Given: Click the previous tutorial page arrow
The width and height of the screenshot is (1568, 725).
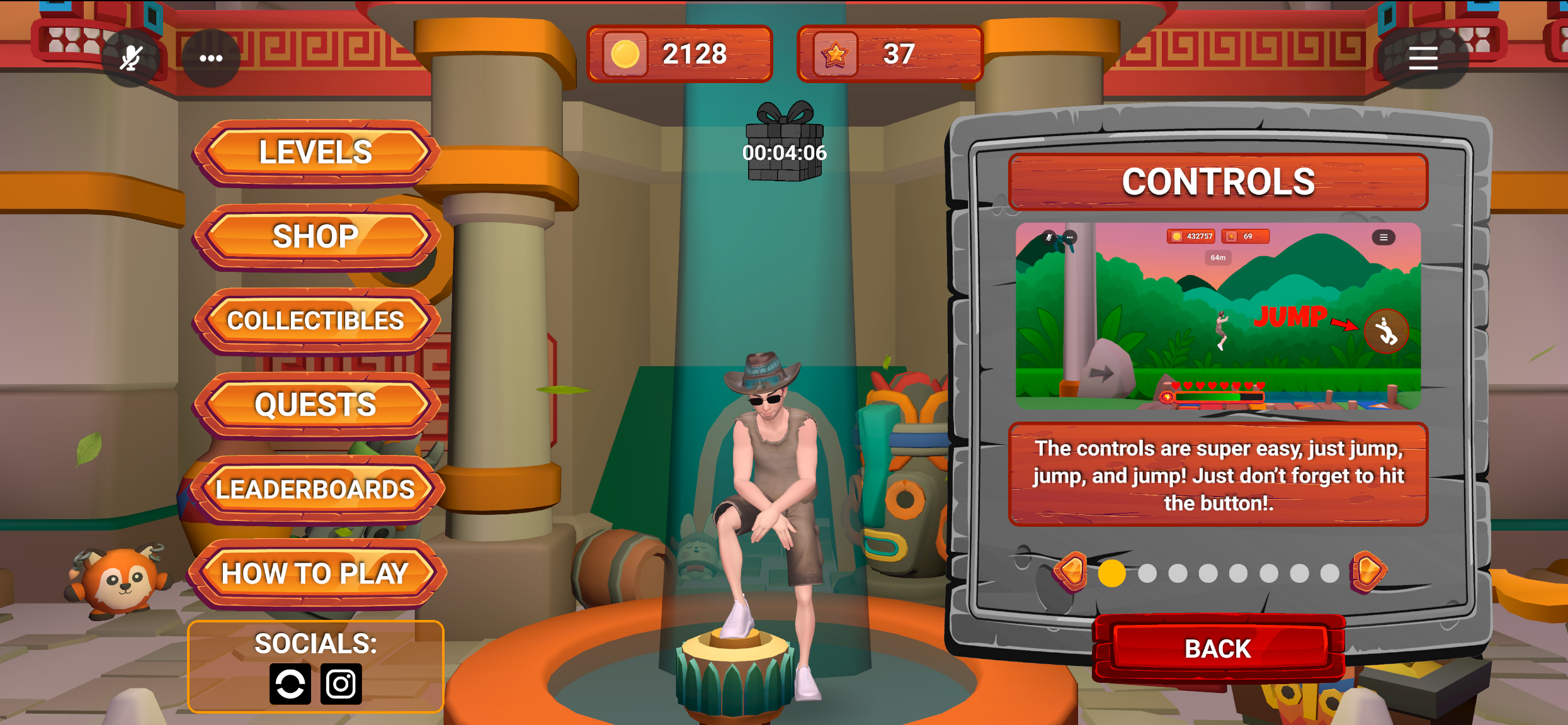Looking at the screenshot, I should (1071, 572).
